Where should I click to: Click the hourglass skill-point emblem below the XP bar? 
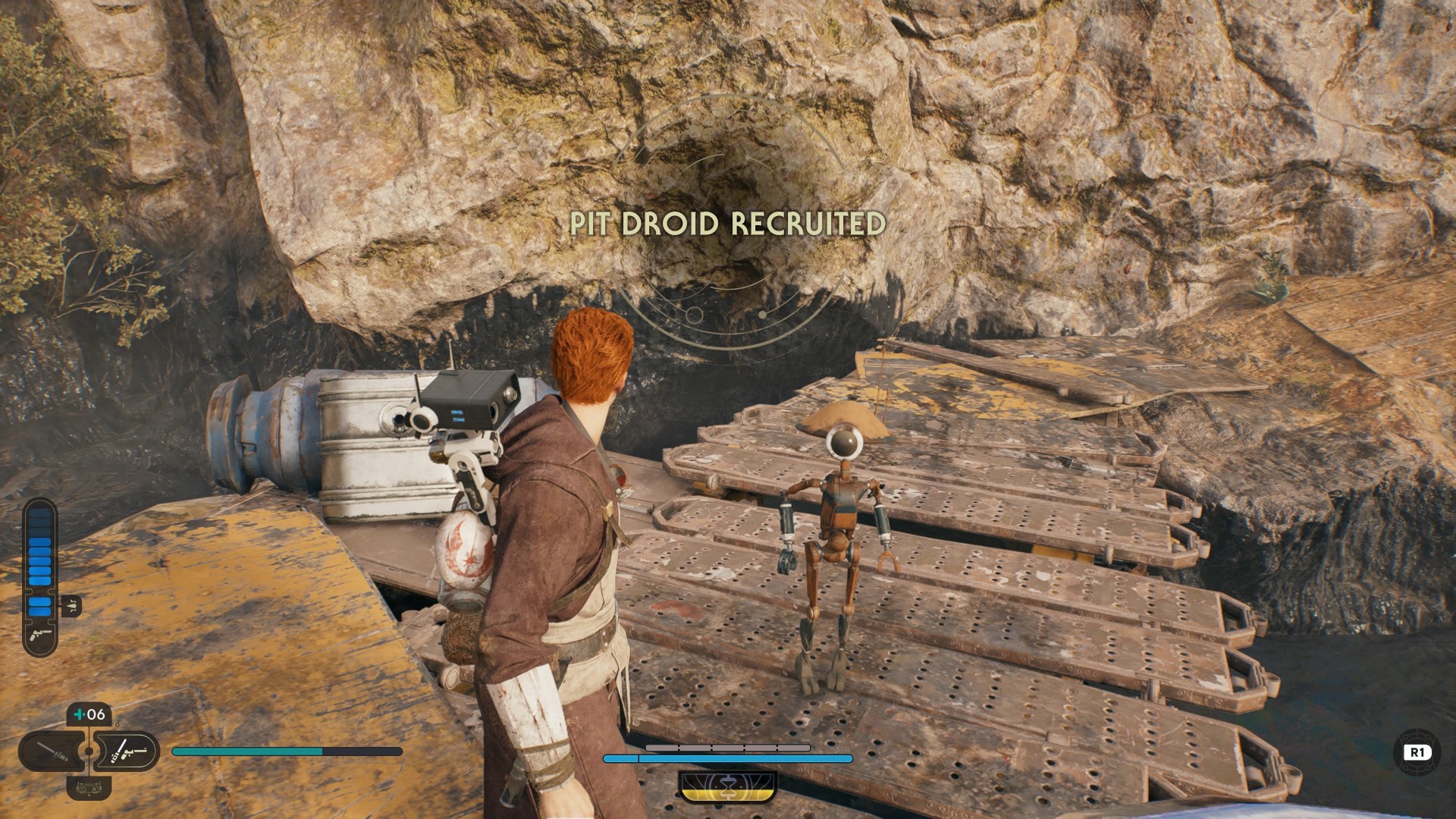coord(728,786)
